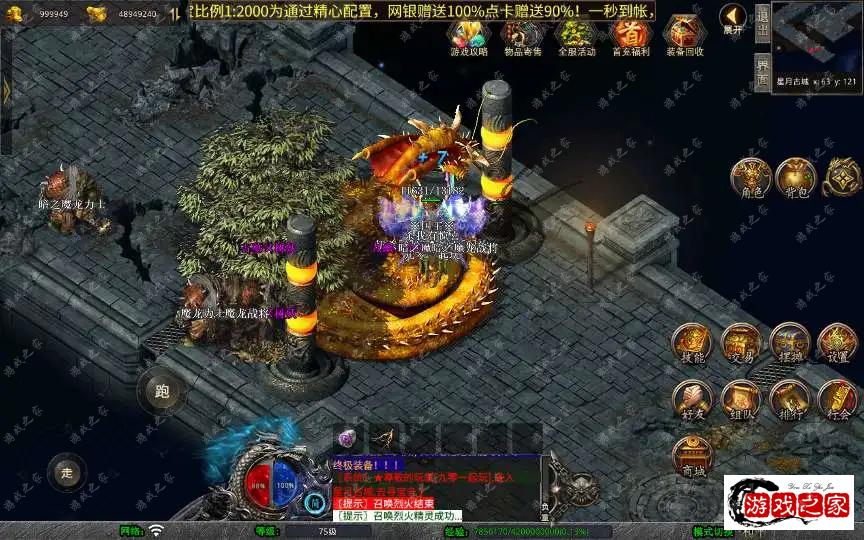Open the 商城 shop
This screenshot has width=864, height=540.
click(x=691, y=457)
